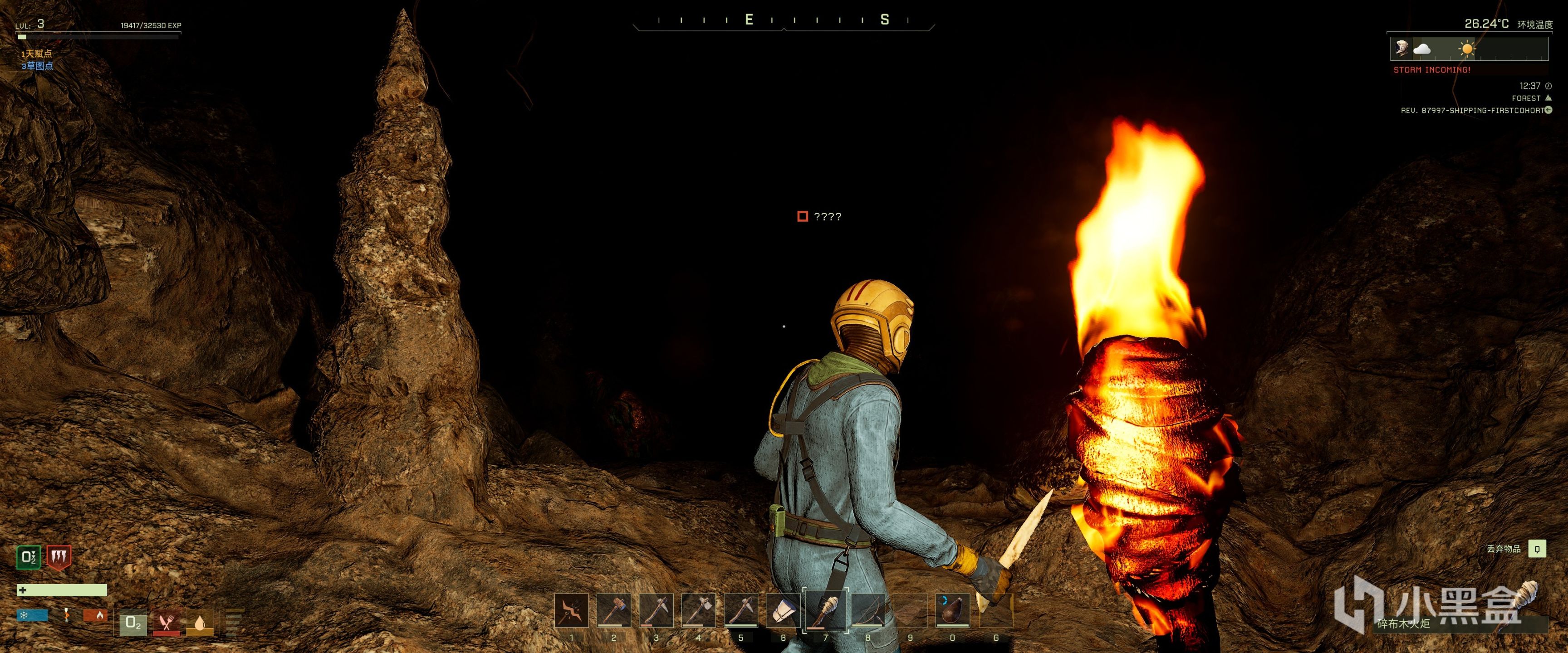Select the waterskin in slot 0
Viewport: 1568px width, 653px height.
(953, 610)
